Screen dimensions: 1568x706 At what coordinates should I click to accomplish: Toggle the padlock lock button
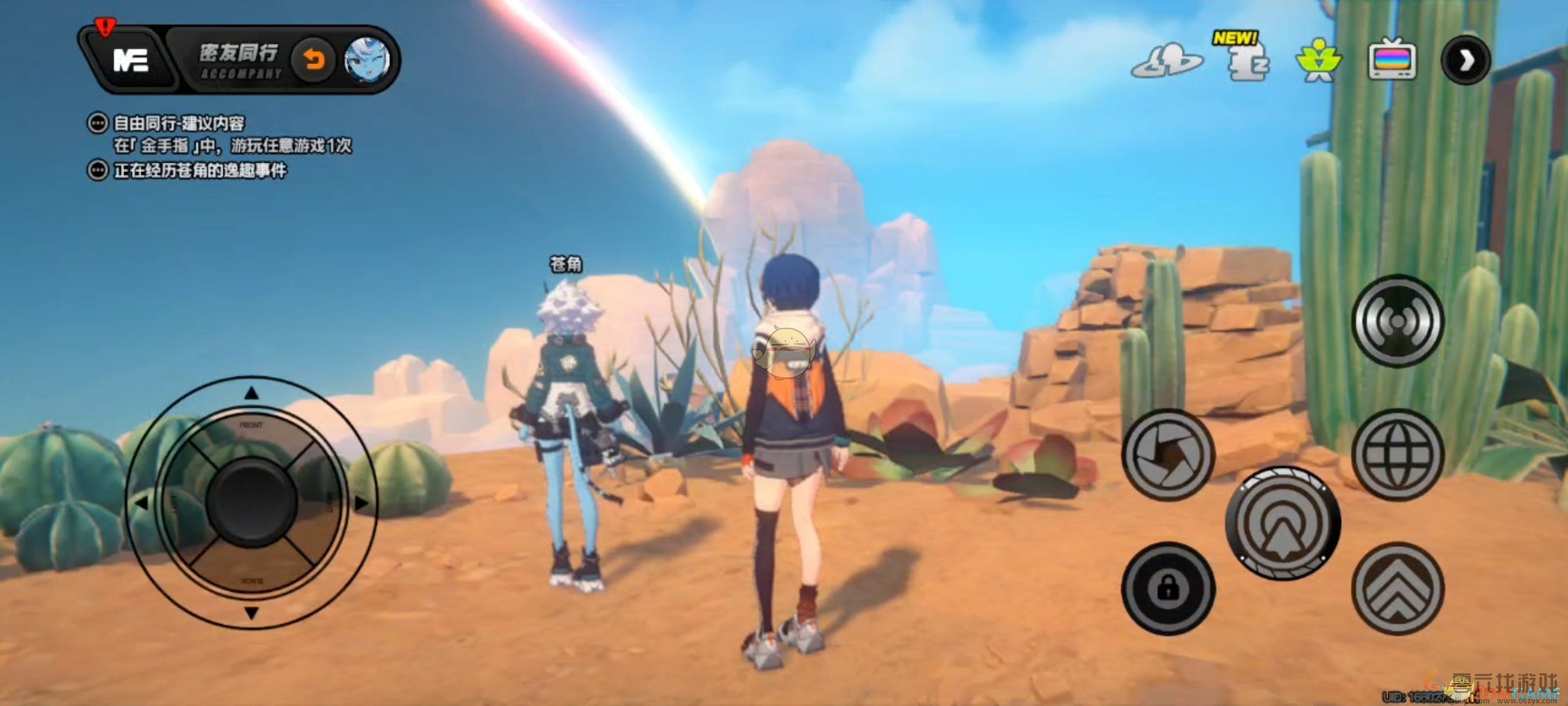click(x=1168, y=589)
